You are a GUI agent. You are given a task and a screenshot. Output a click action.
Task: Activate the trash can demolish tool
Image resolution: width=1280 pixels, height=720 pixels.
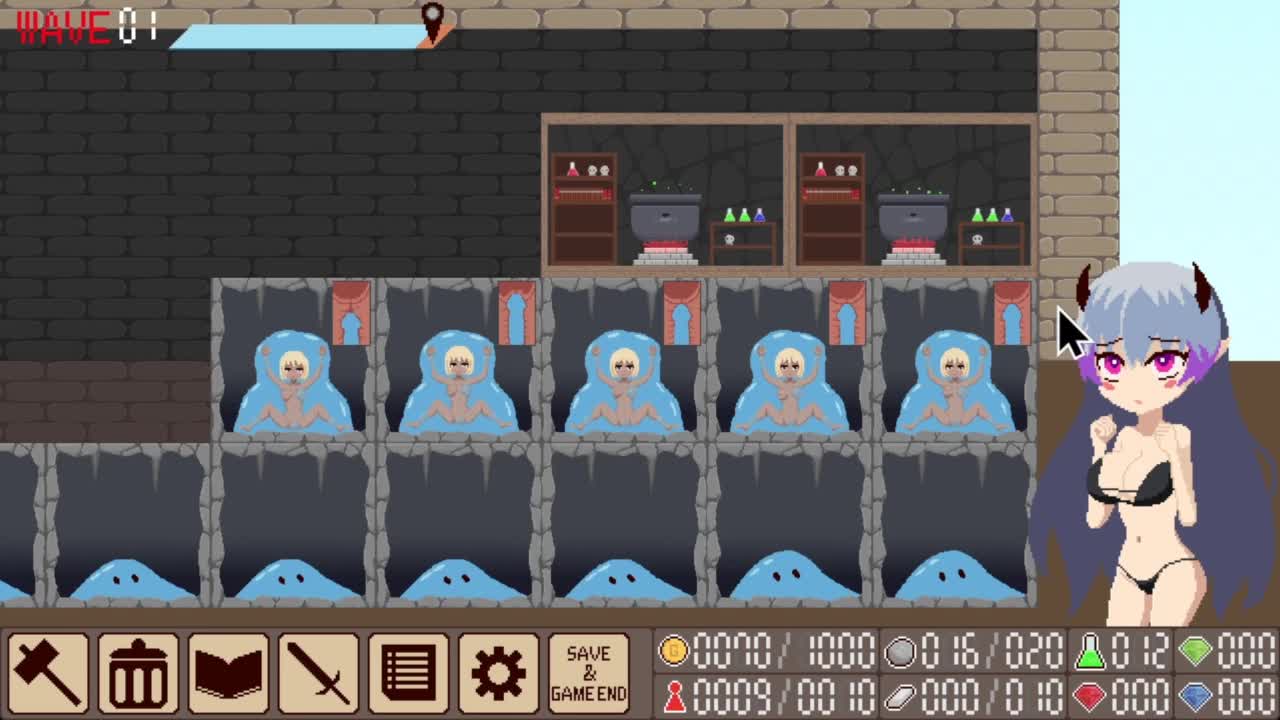(x=138, y=672)
